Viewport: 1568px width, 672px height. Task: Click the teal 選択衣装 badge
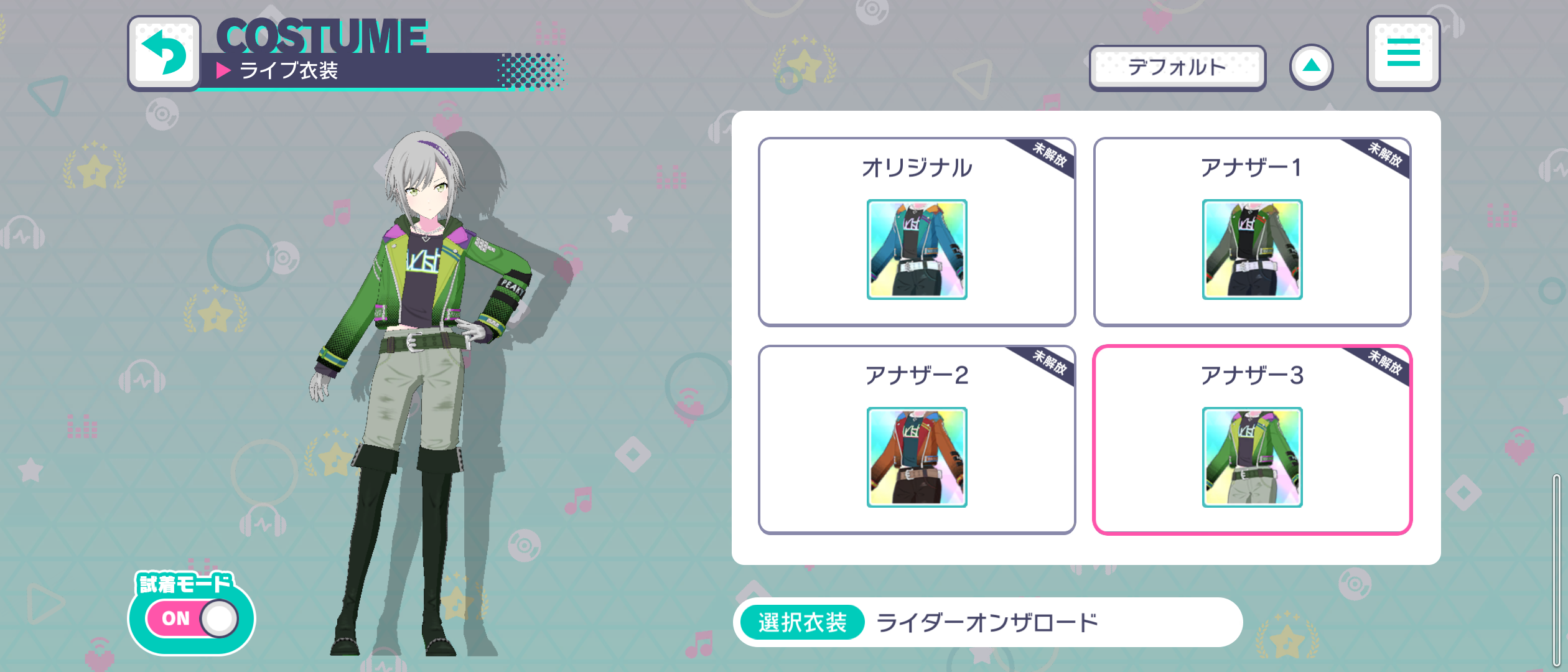pos(803,621)
